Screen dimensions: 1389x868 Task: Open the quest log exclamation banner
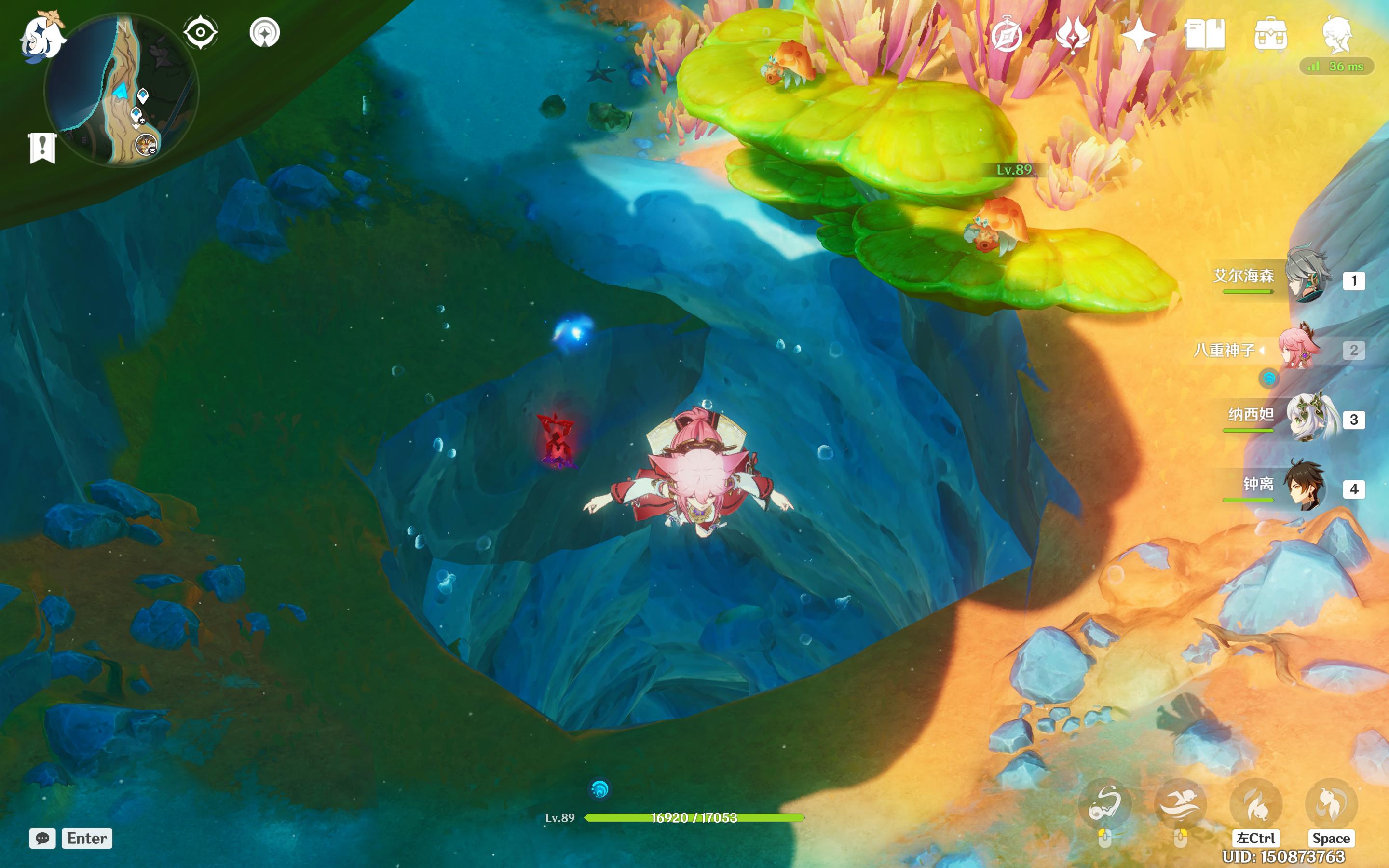(x=42, y=148)
